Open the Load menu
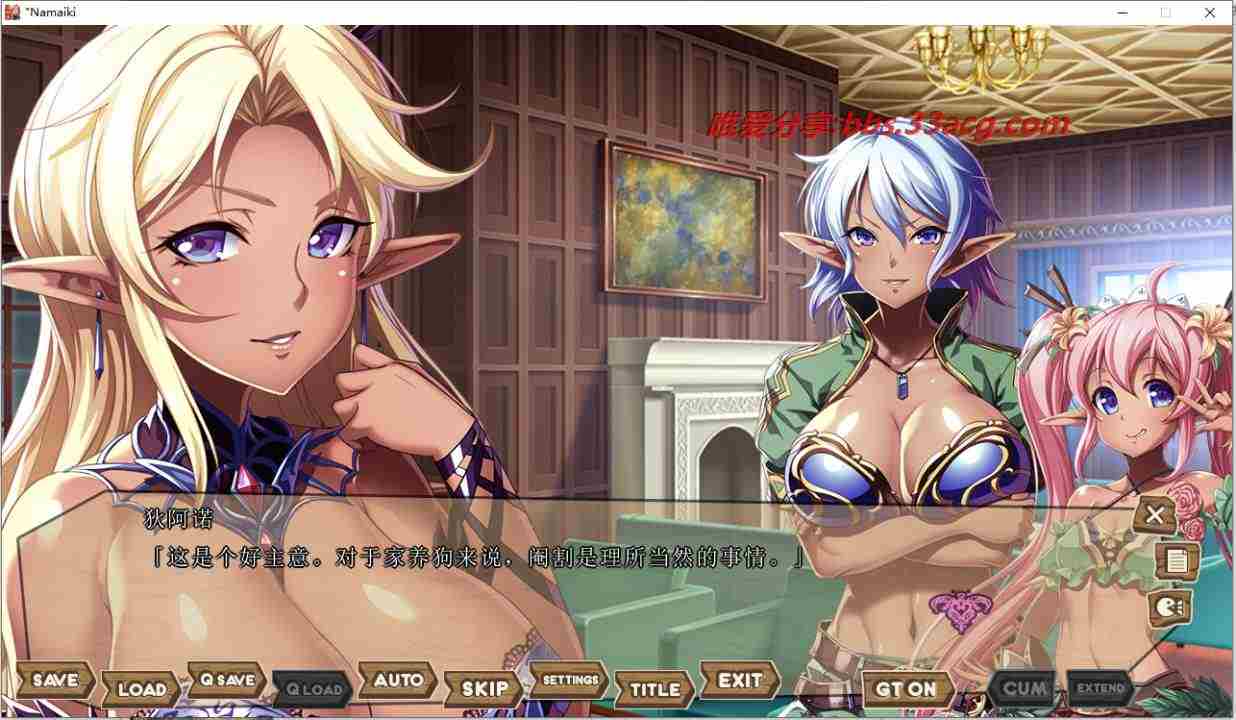Screen dimensions: 1236x720 pyautogui.click(x=141, y=689)
